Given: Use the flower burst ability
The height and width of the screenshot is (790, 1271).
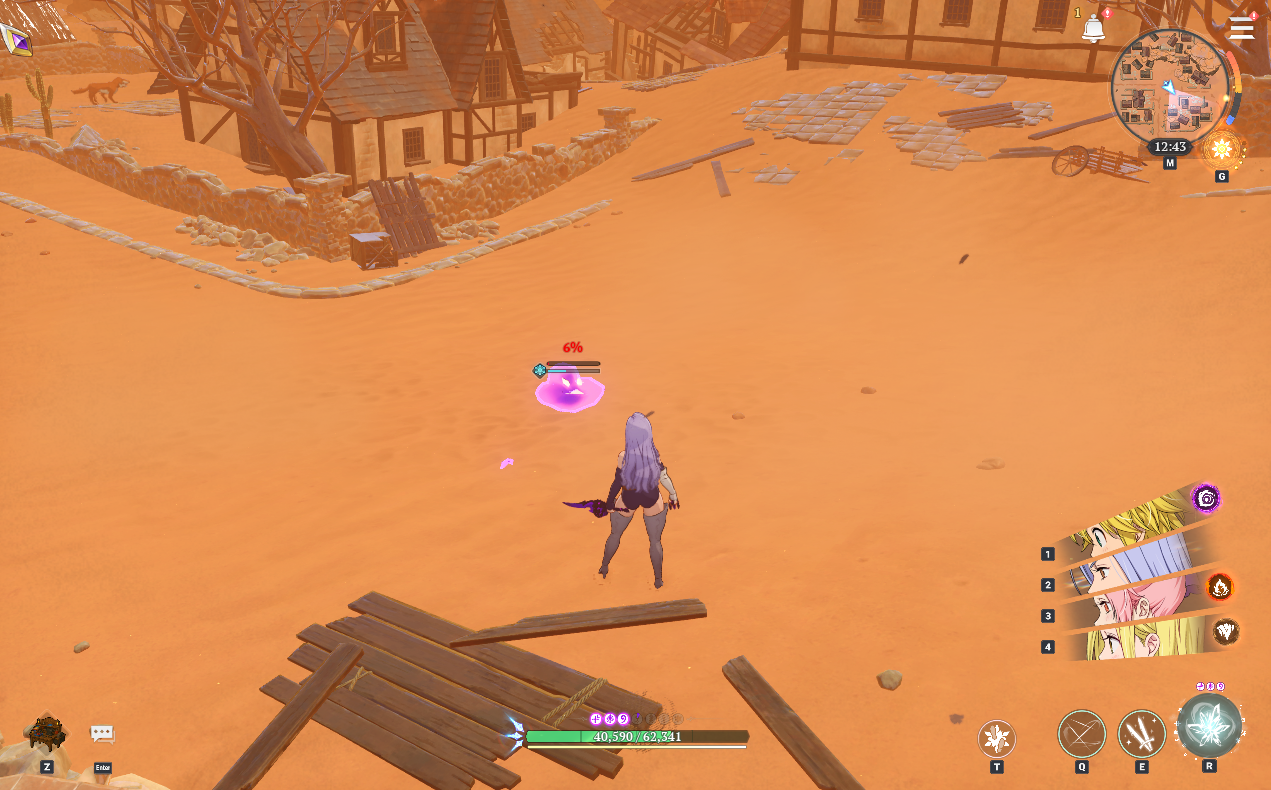Looking at the screenshot, I should (x=996, y=739).
